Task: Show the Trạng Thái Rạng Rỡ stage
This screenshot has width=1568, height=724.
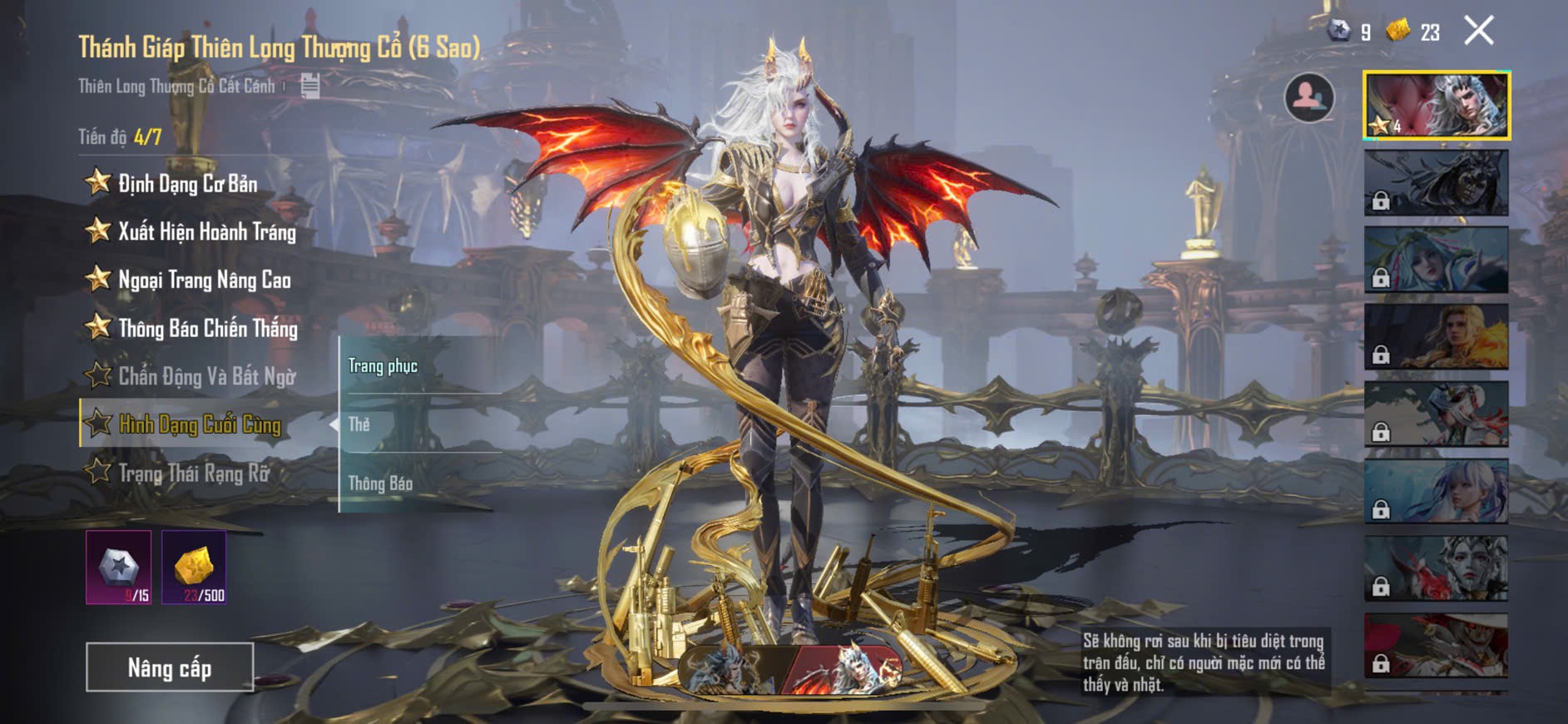Action: coord(194,473)
